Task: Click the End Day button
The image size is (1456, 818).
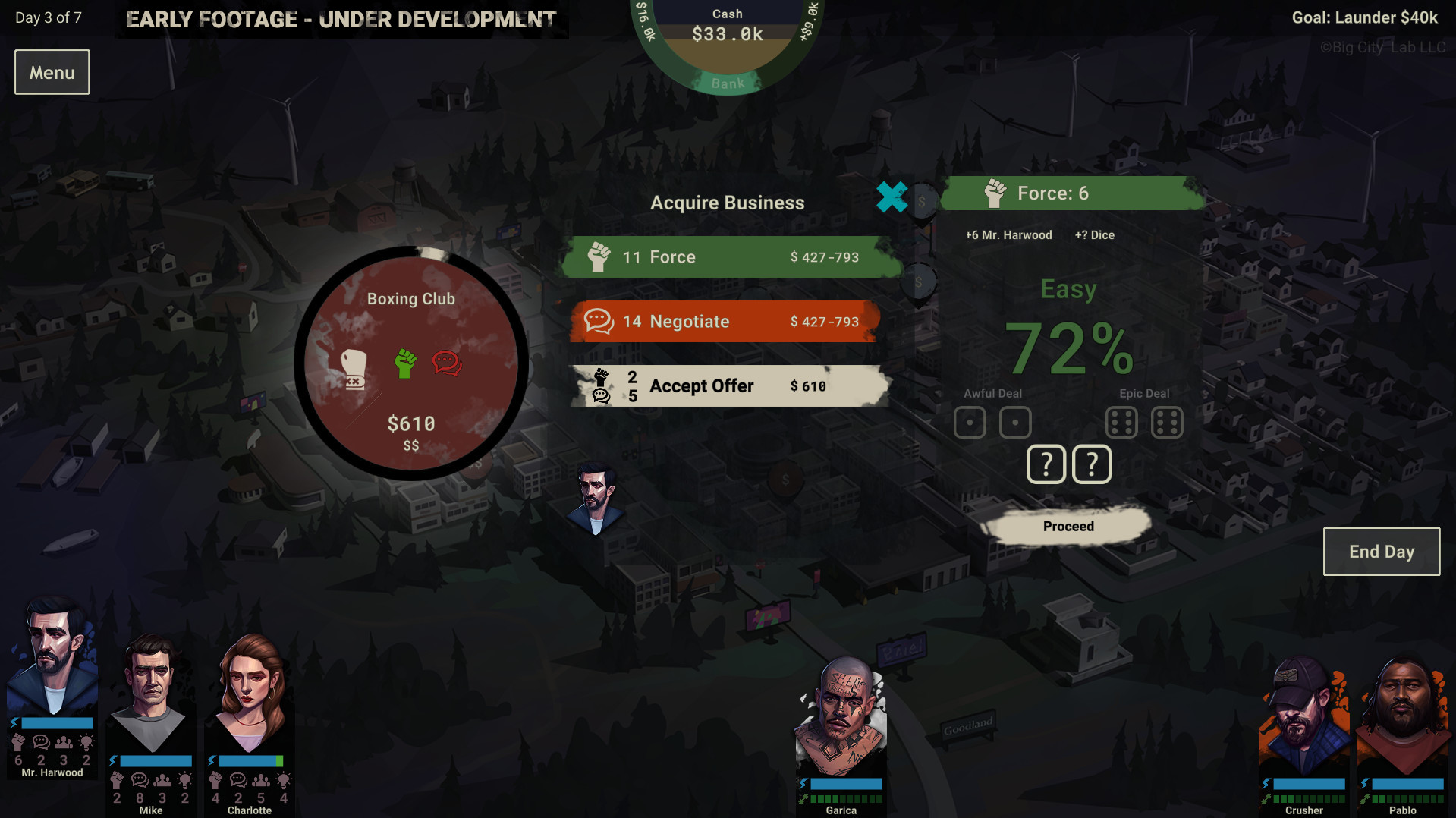Action: click(x=1381, y=552)
